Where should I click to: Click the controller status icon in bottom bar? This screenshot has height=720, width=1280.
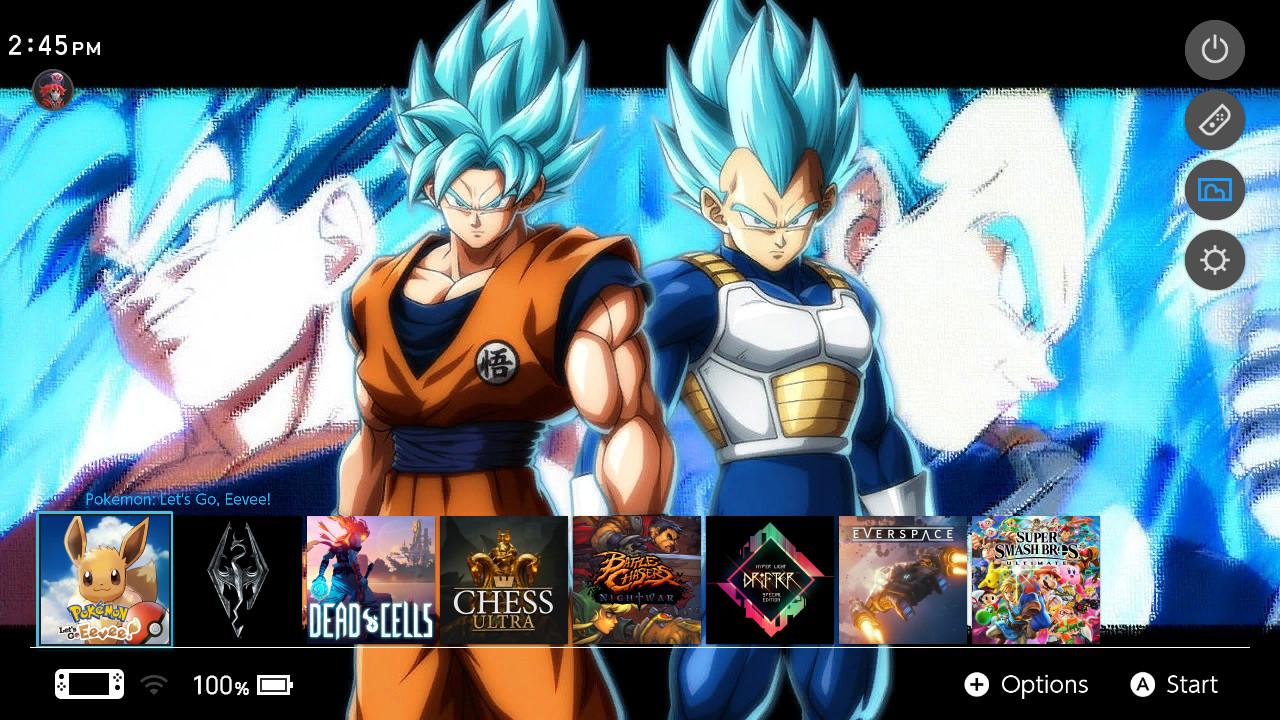pos(88,684)
